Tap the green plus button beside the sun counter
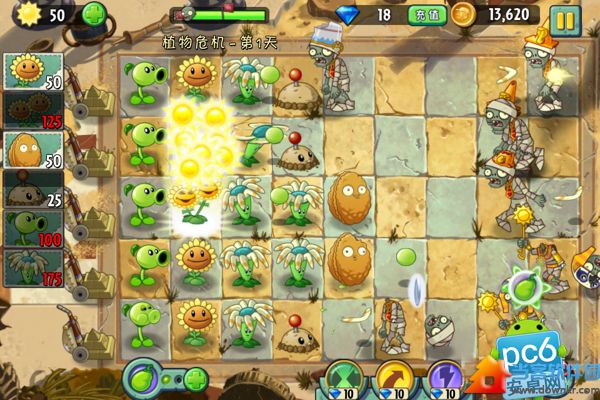The image size is (600, 400). point(93,15)
